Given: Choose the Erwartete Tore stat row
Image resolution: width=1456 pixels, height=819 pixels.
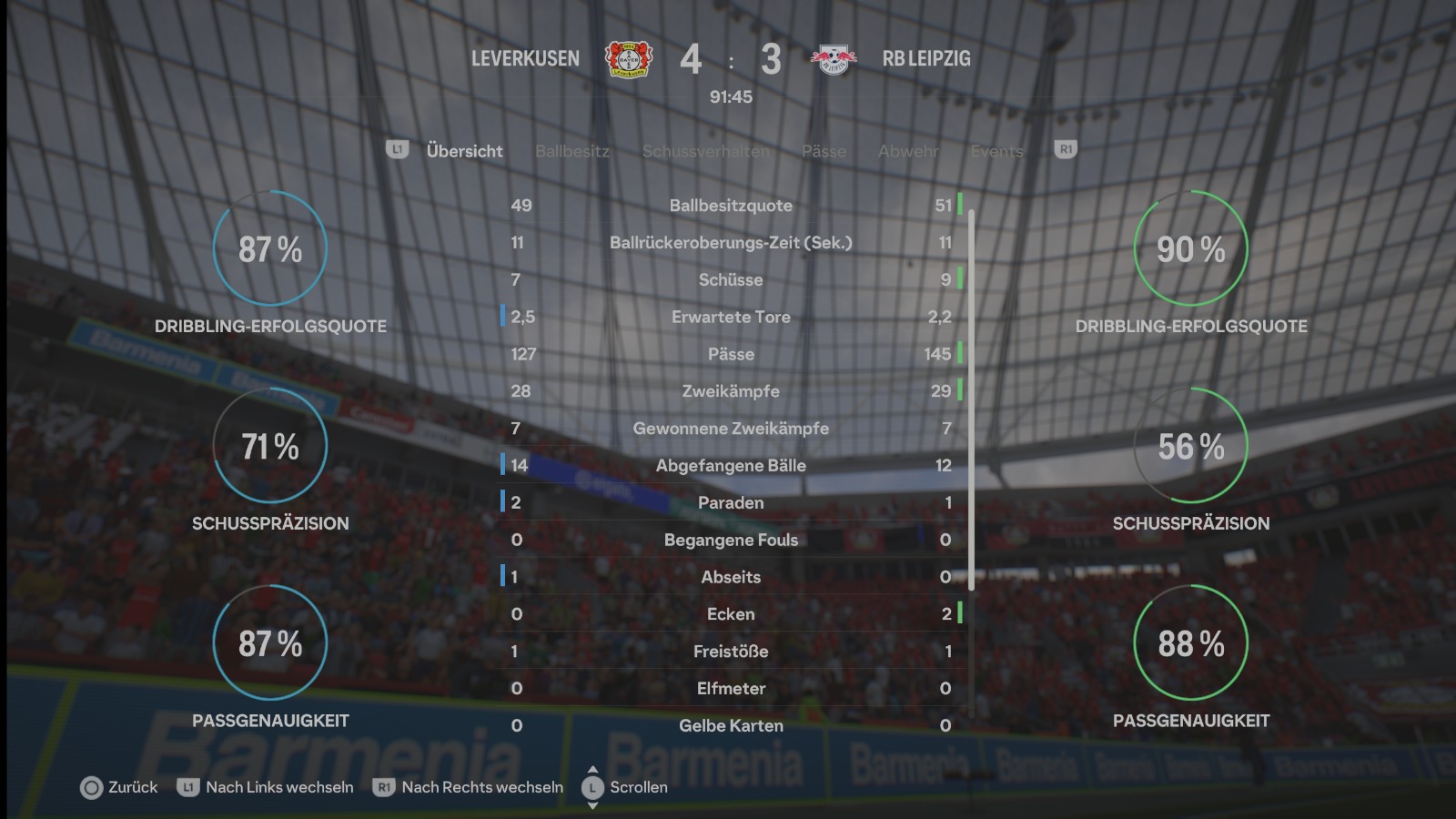Looking at the screenshot, I should click(x=731, y=317).
